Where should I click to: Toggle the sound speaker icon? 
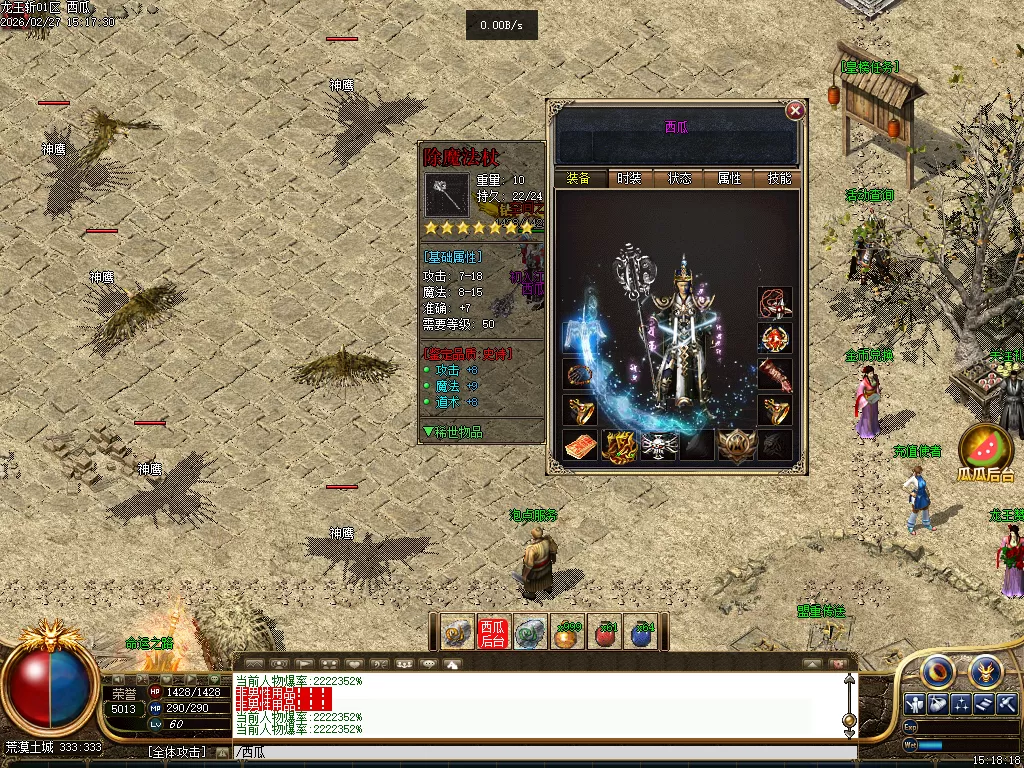click(x=838, y=663)
